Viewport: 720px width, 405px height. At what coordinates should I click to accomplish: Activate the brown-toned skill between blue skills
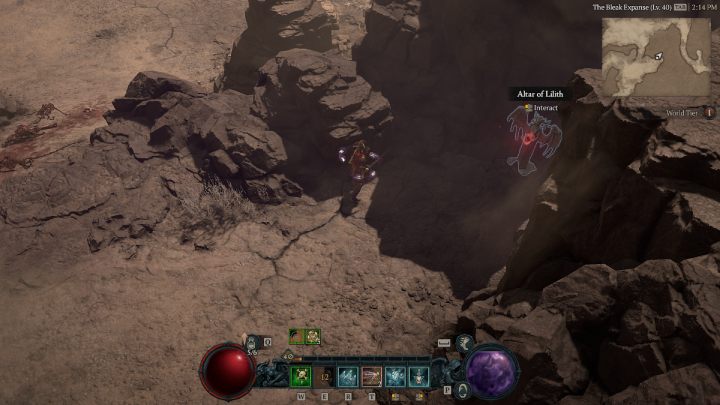(372, 377)
